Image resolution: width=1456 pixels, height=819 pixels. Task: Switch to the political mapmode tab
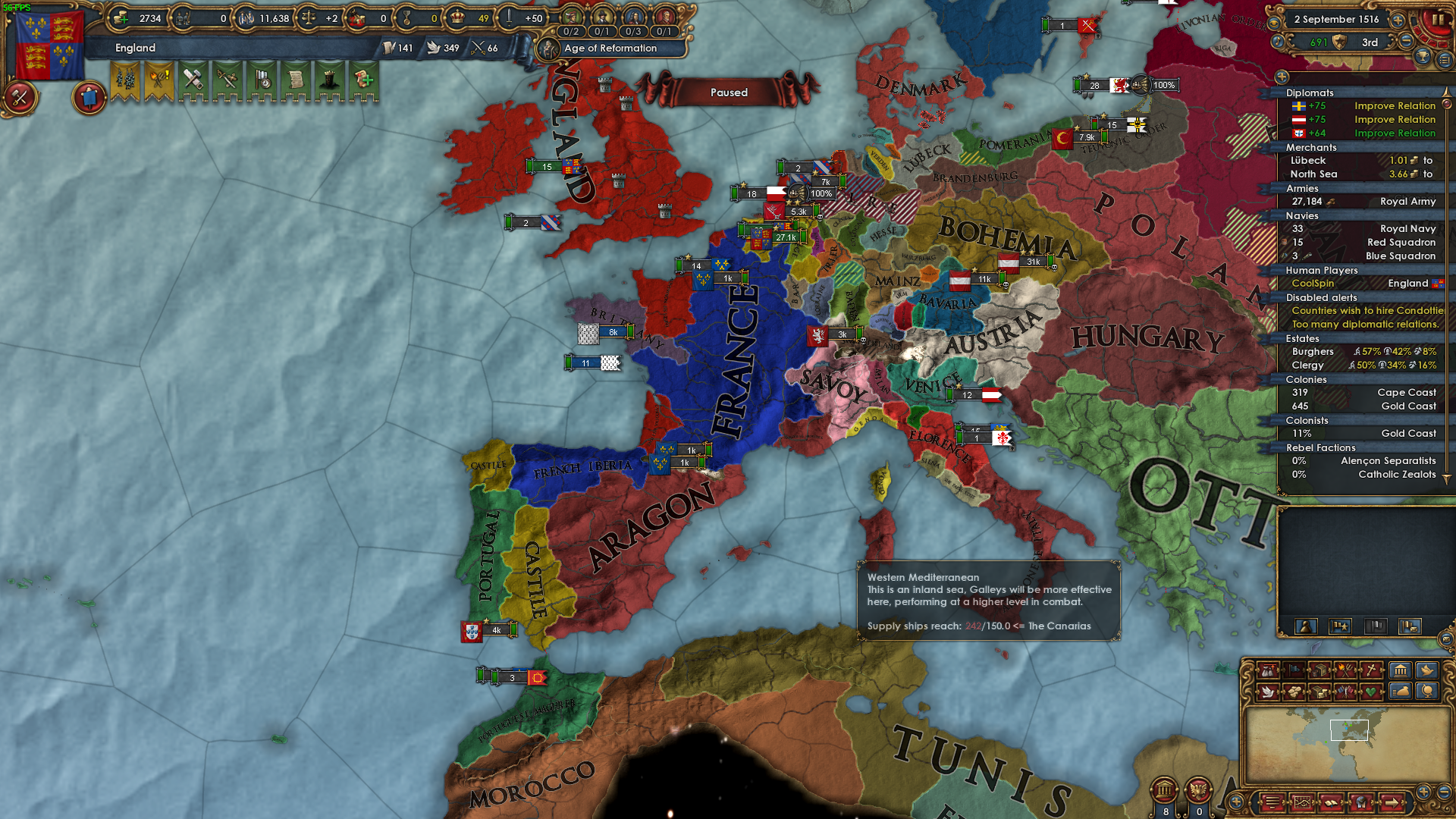[x=1294, y=670]
